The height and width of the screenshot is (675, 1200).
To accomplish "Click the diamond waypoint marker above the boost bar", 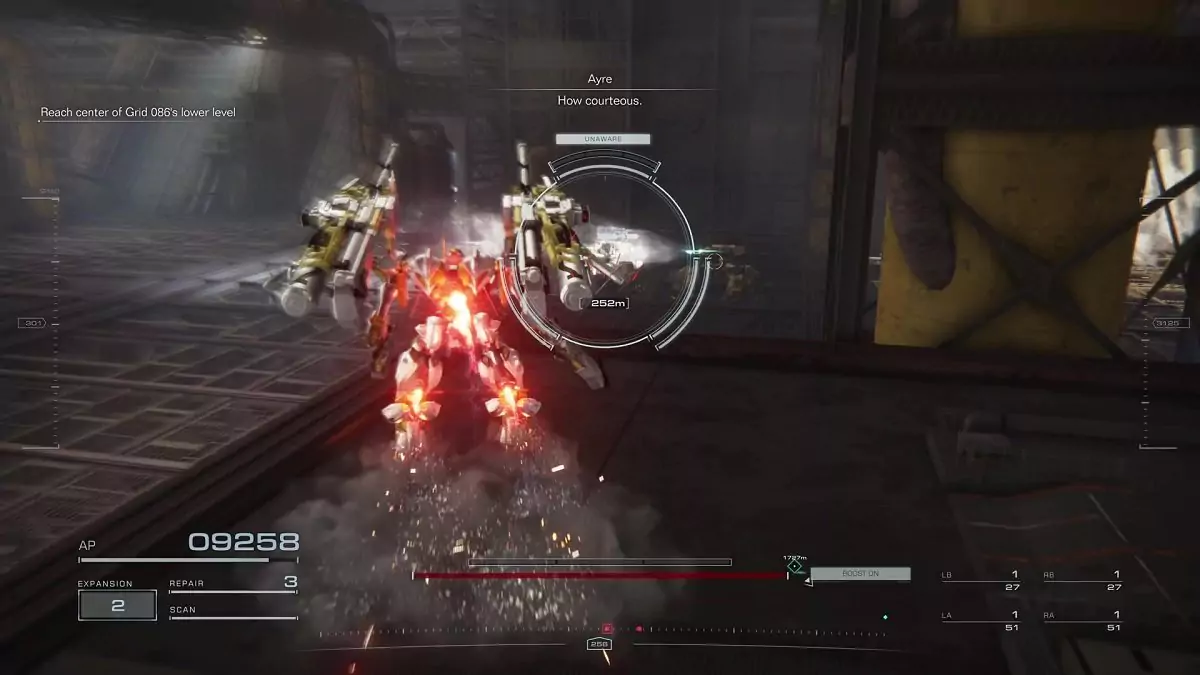I will pyautogui.click(x=794, y=567).
